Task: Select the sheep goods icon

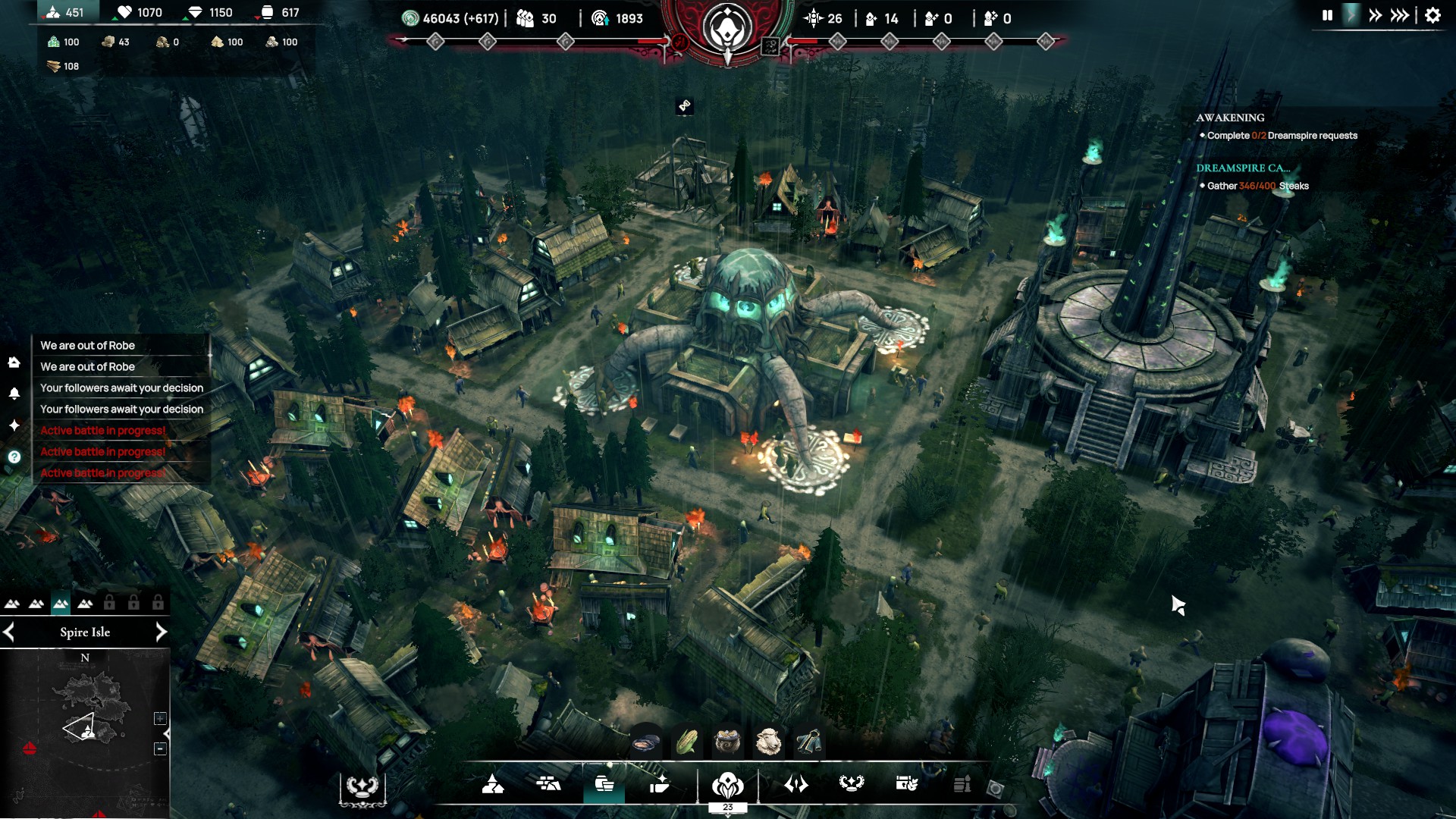Action: click(x=768, y=742)
